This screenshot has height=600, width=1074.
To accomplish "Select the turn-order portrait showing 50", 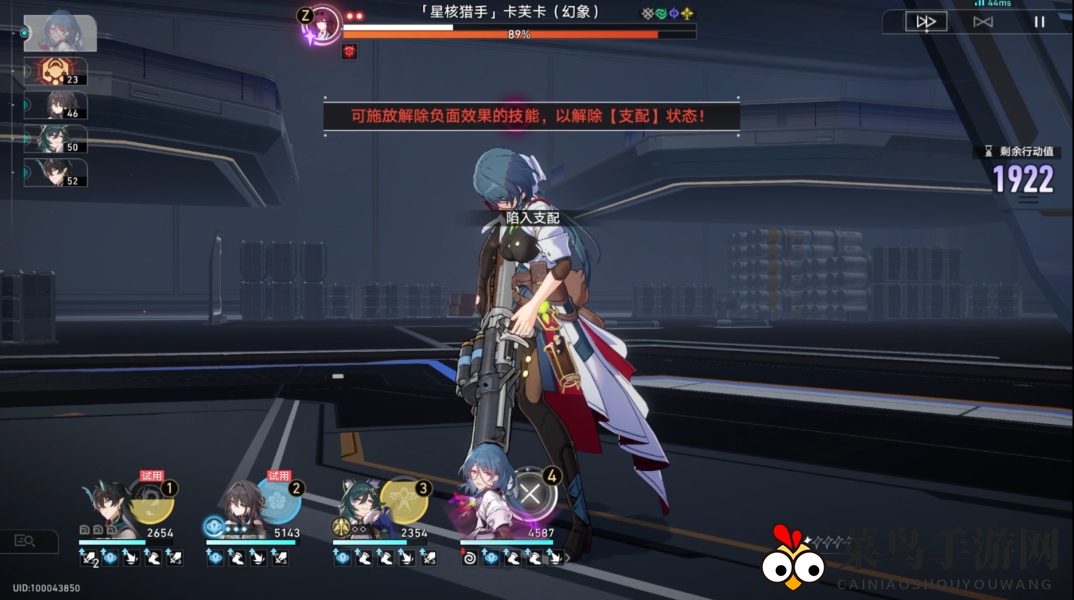I will [x=60, y=139].
